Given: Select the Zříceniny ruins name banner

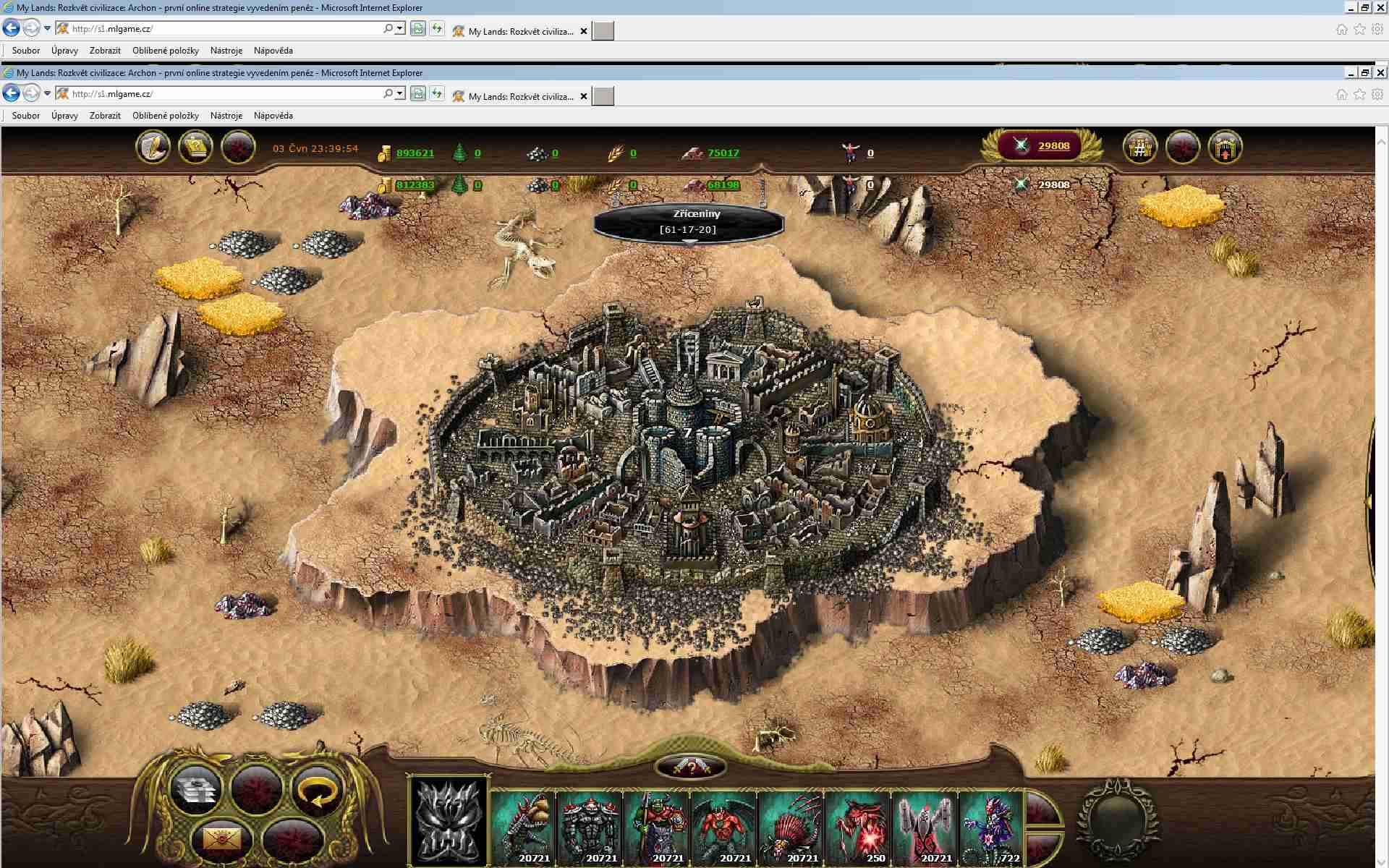Looking at the screenshot, I should [x=688, y=222].
